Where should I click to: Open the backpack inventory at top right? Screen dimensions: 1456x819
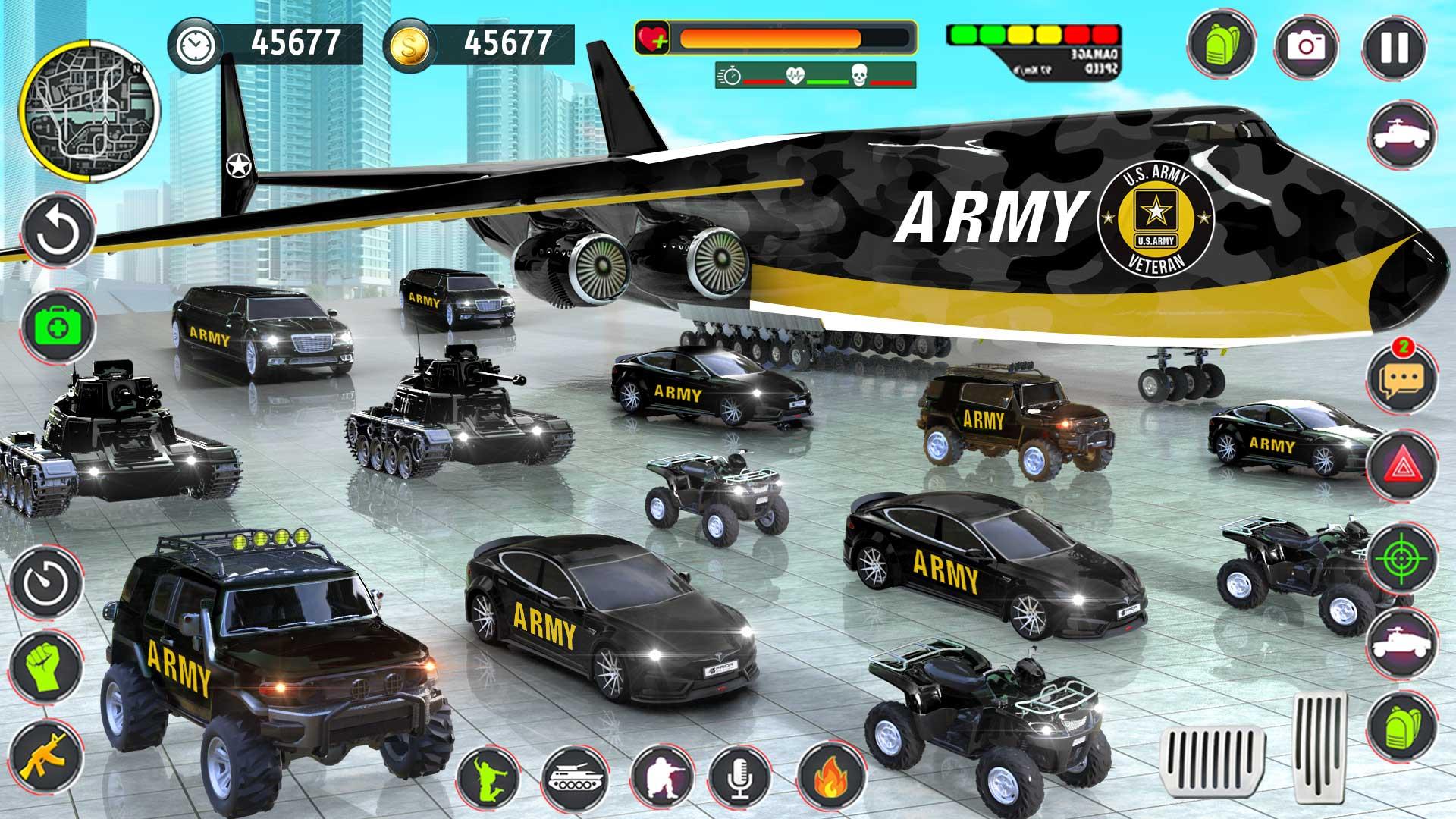[x=1221, y=45]
